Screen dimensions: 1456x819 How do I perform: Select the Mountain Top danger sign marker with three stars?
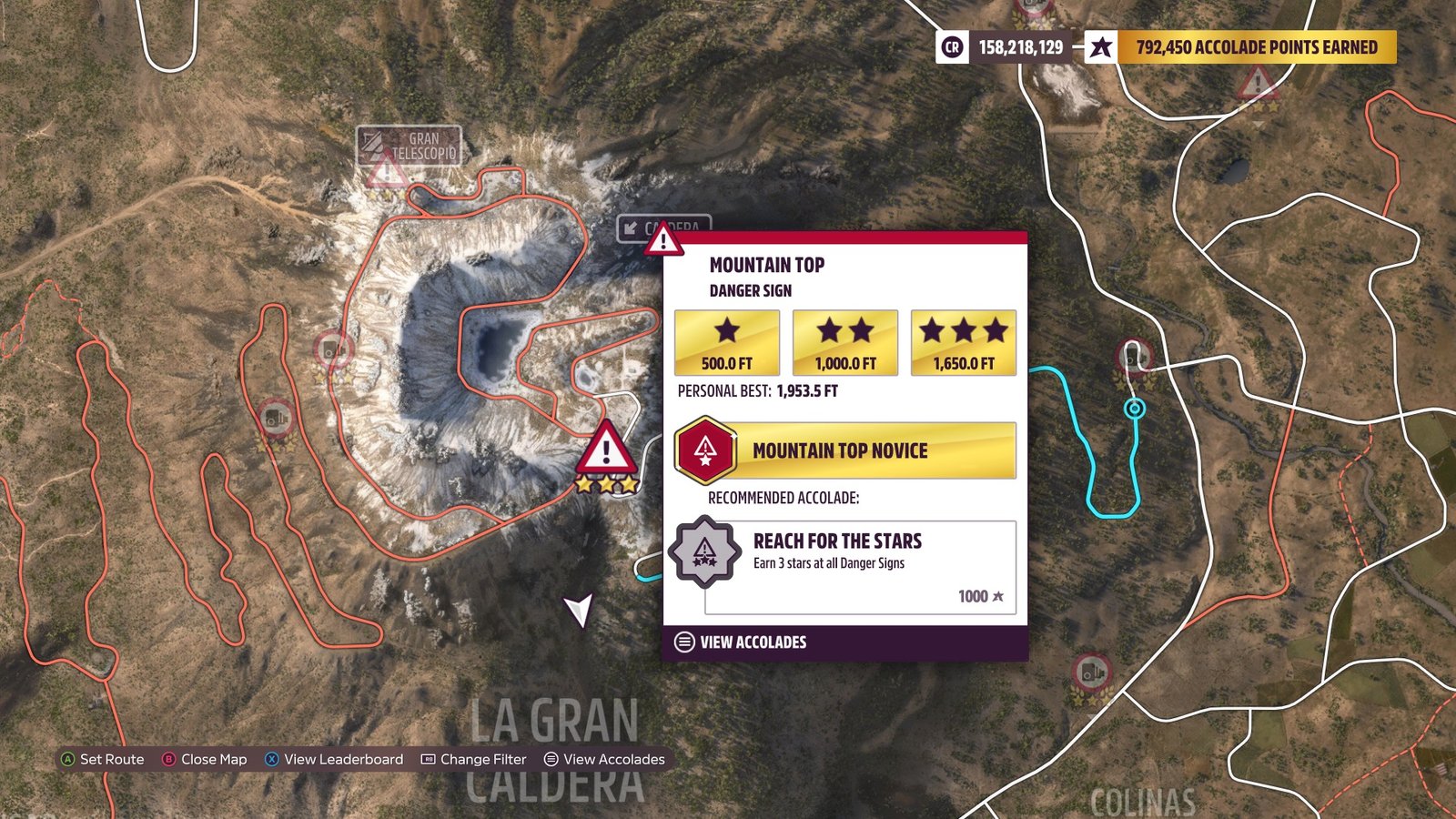coord(606,450)
